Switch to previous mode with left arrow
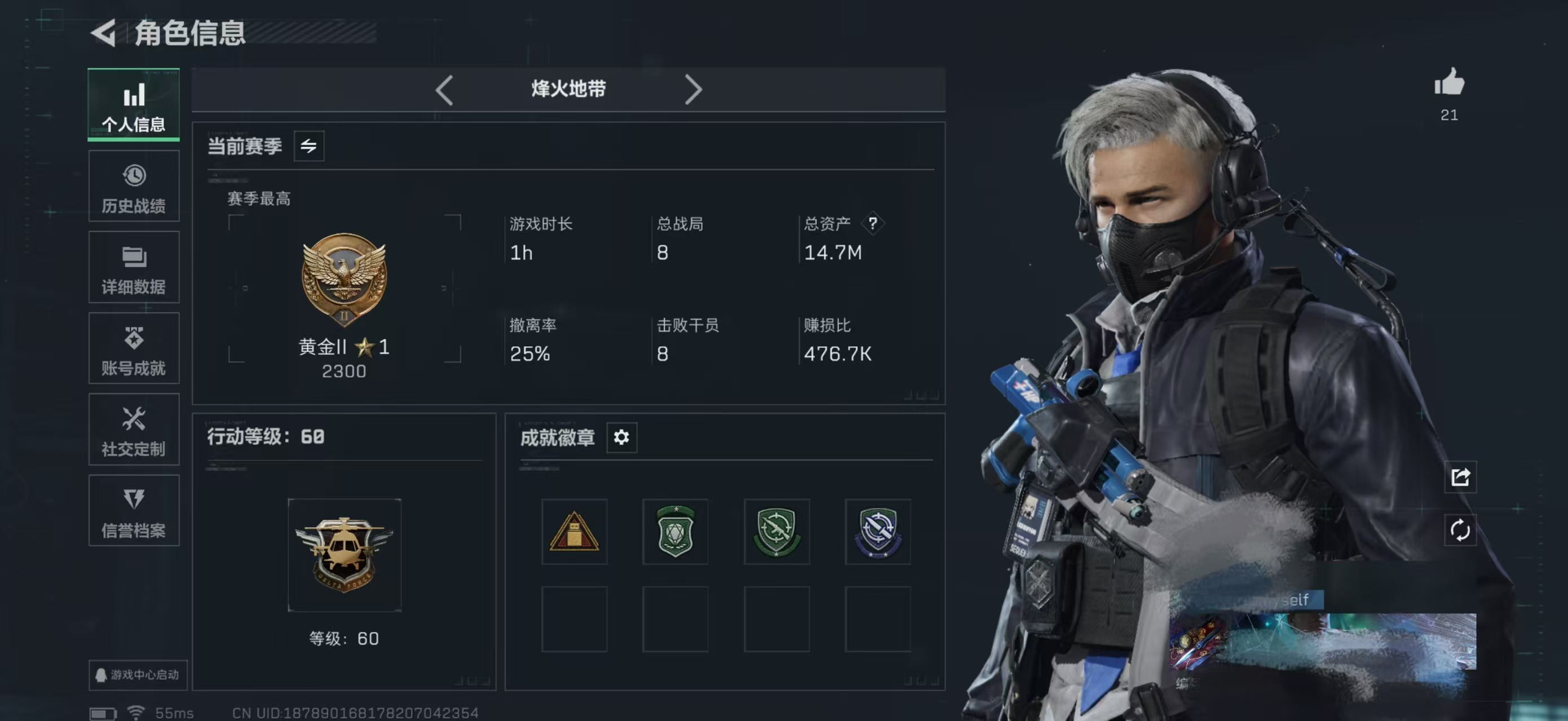The height and width of the screenshot is (721, 1568). (x=444, y=90)
